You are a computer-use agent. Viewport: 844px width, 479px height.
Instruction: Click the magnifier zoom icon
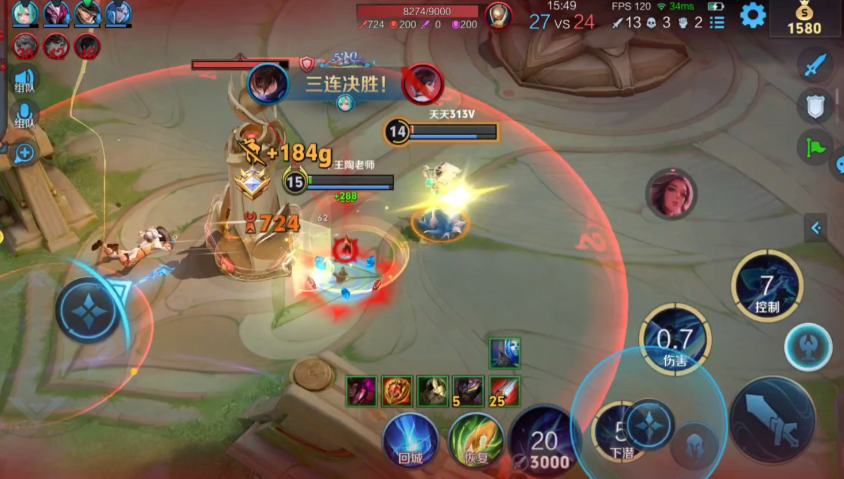click(x=23, y=153)
